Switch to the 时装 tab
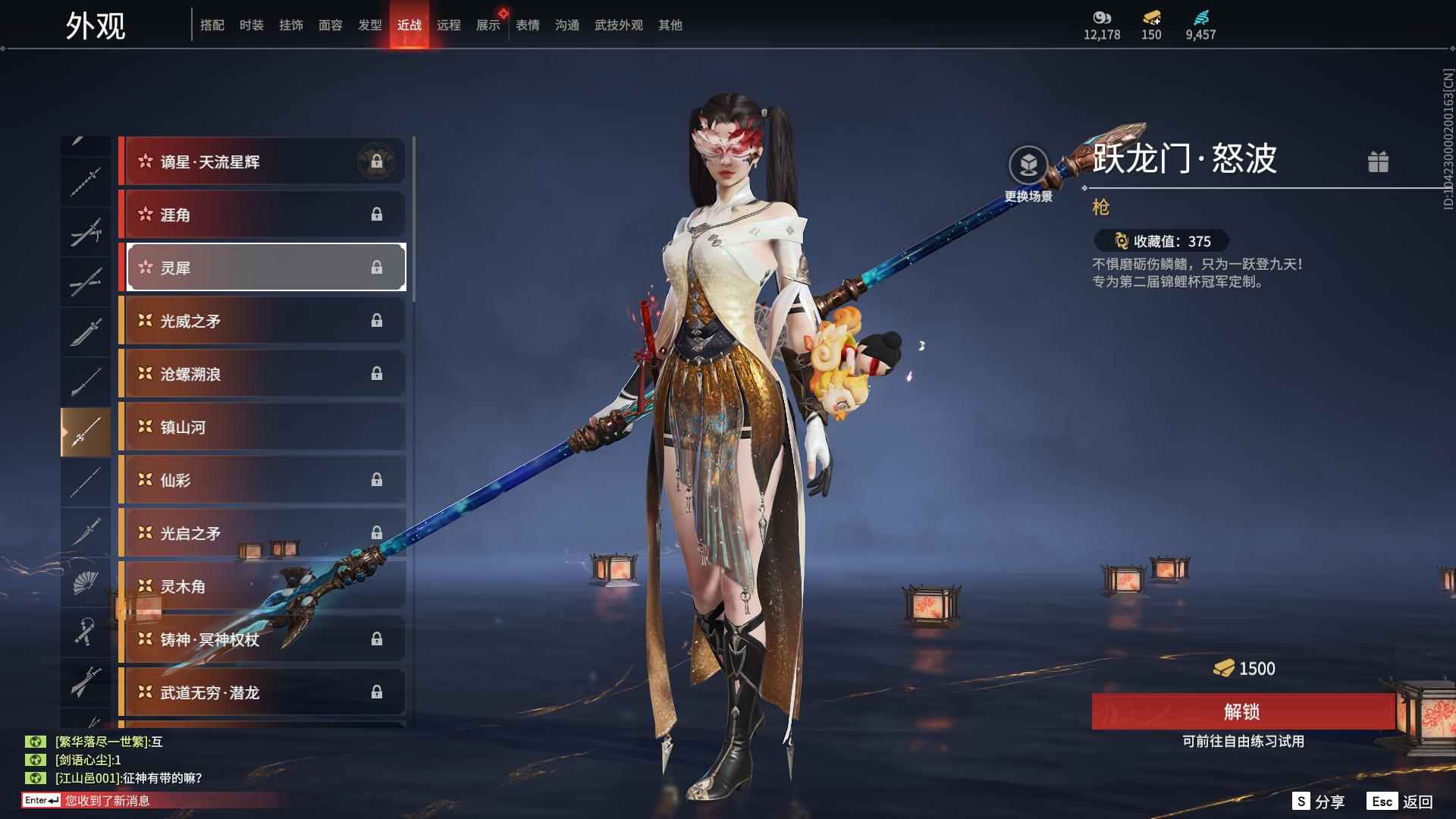The height and width of the screenshot is (819, 1456). [251, 25]
